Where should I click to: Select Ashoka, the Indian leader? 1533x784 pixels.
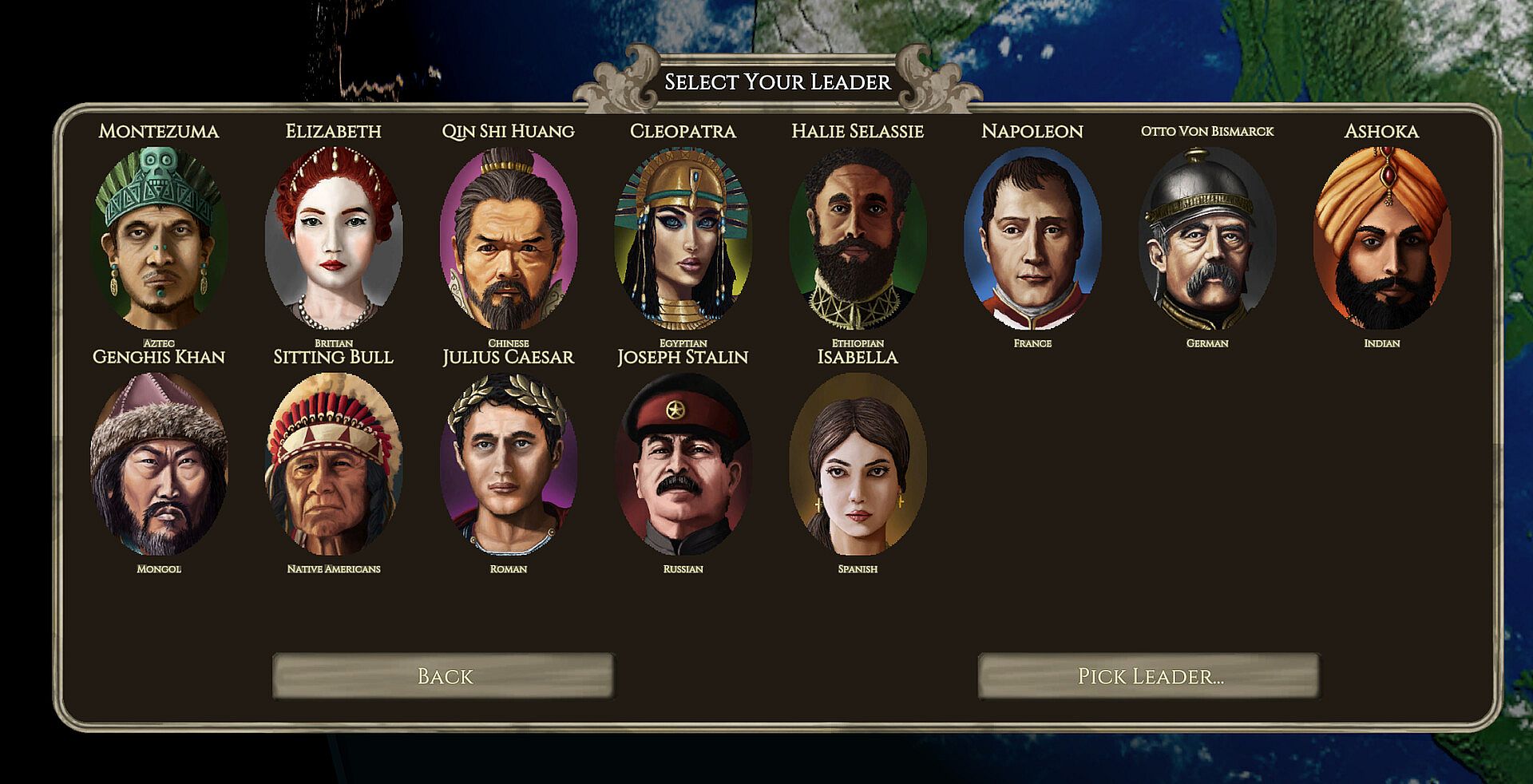pos(1381,238)
